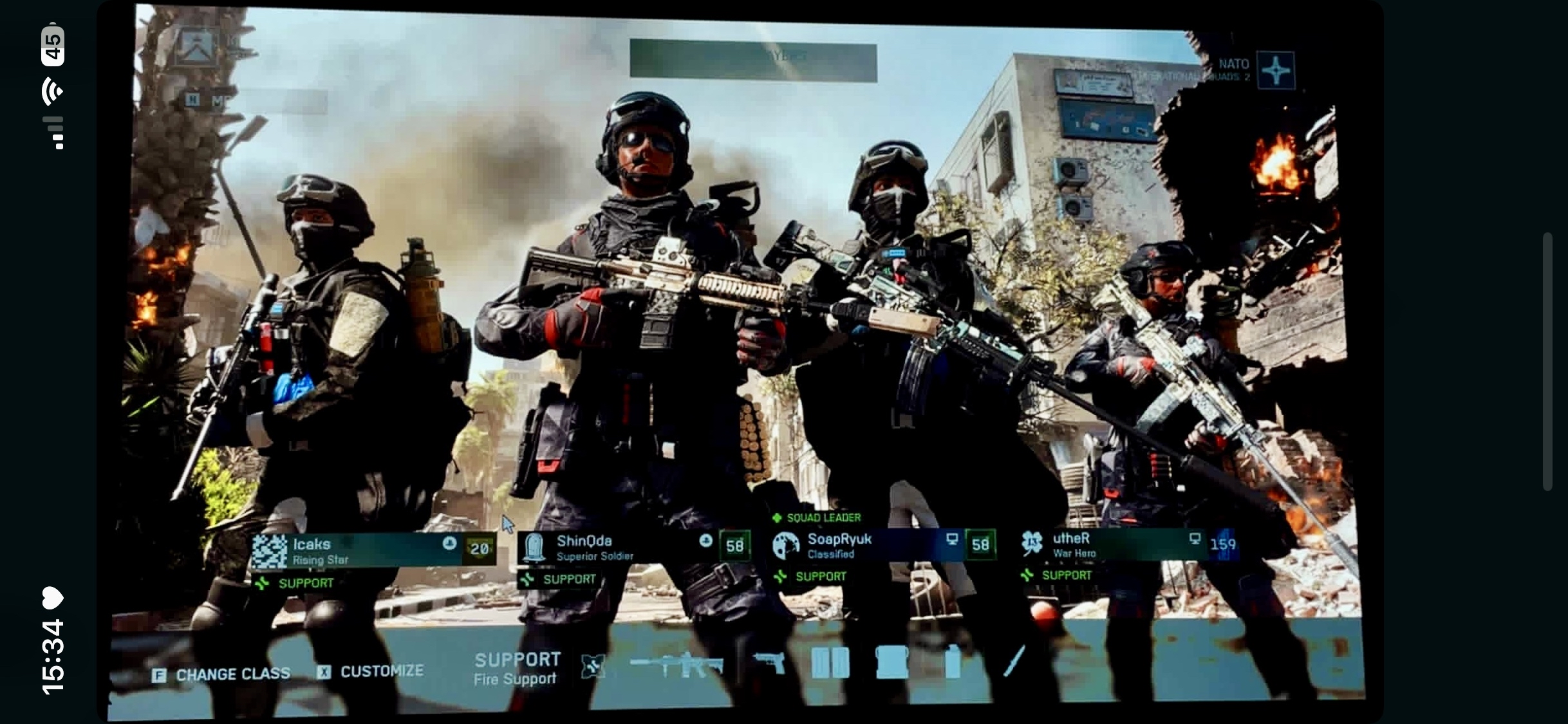Click the rank chevron icon in the corner
The width and height of the screenshot is (1568, 724).
[196, 47]
